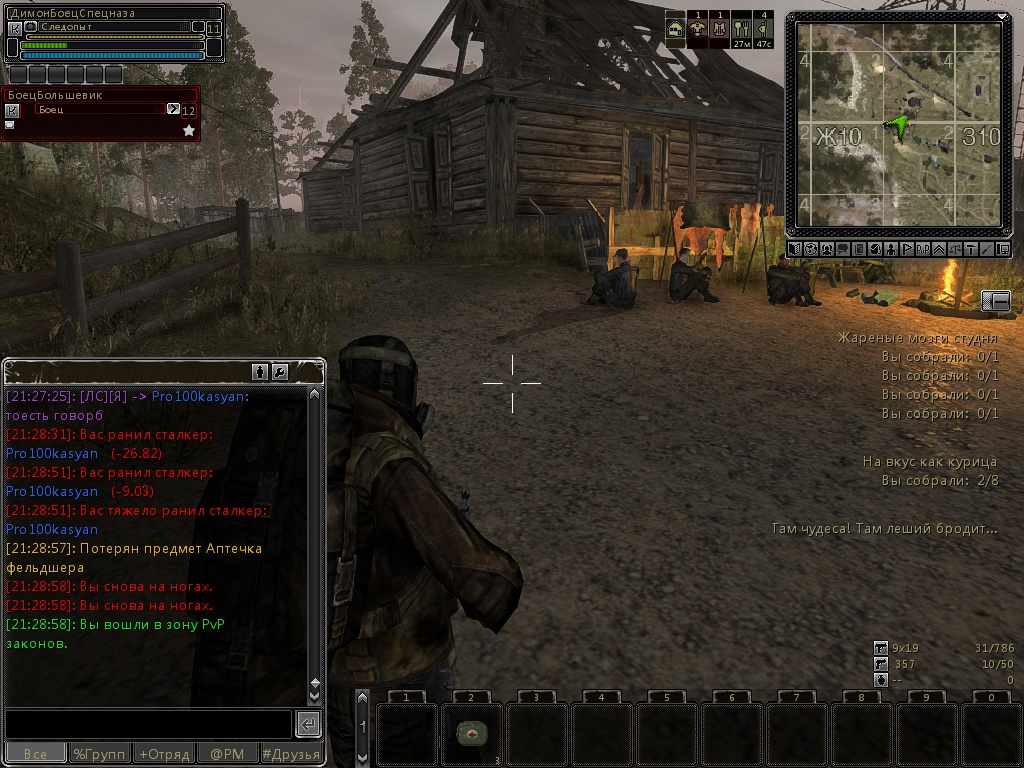The width and height of the screenshot is (1024, 768).
Task: Click the chat message input field
Action: (x=148, y=724)
